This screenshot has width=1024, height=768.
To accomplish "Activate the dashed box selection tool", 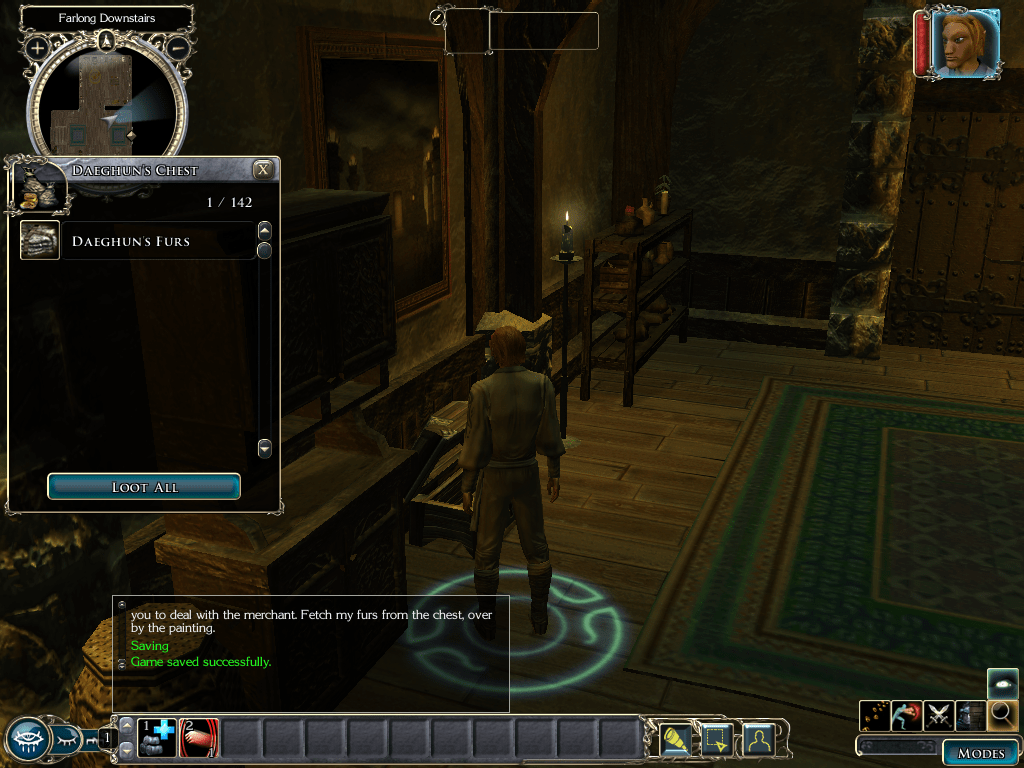I will click(717, 739).
